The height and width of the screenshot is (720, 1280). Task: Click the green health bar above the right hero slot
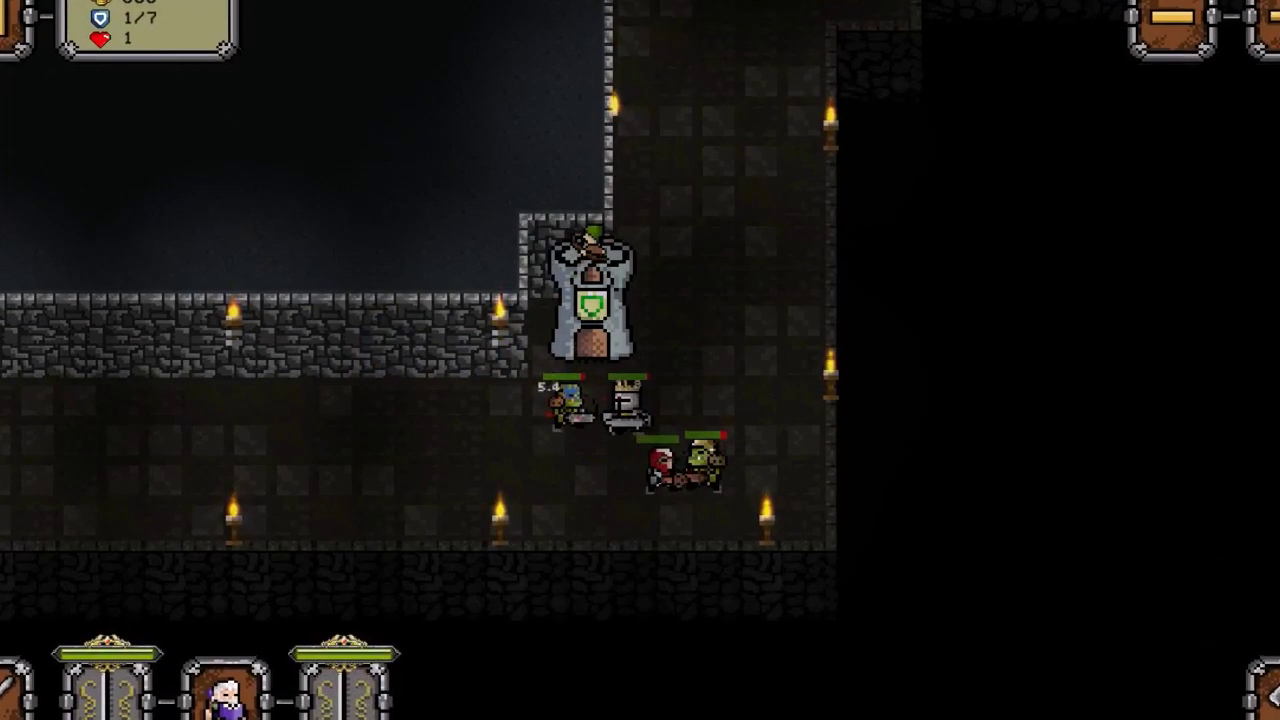click(x=344, y=653)
